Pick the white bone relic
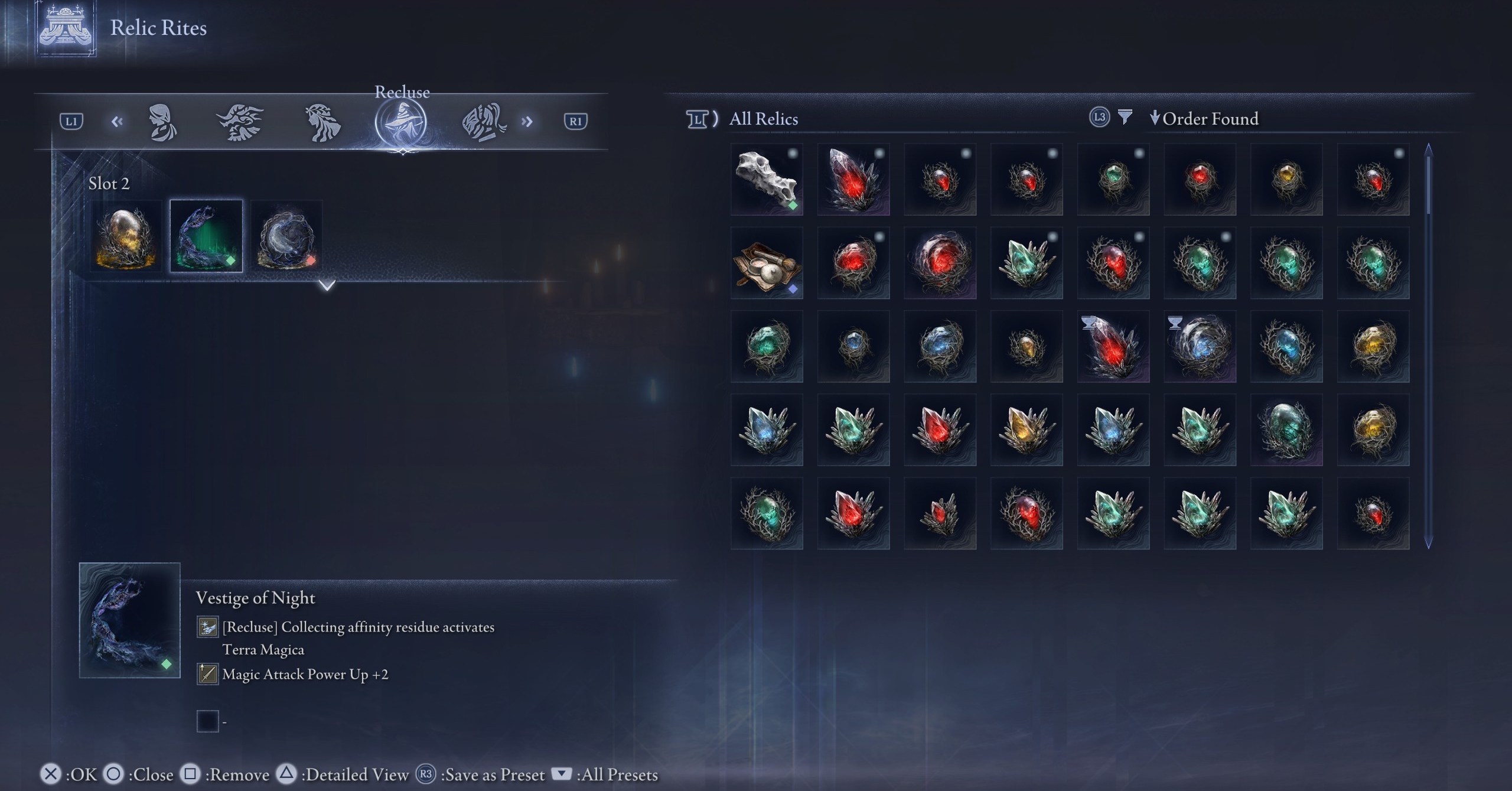The width and height of the screenshot is (1512, 791). [x=767, y=179]
